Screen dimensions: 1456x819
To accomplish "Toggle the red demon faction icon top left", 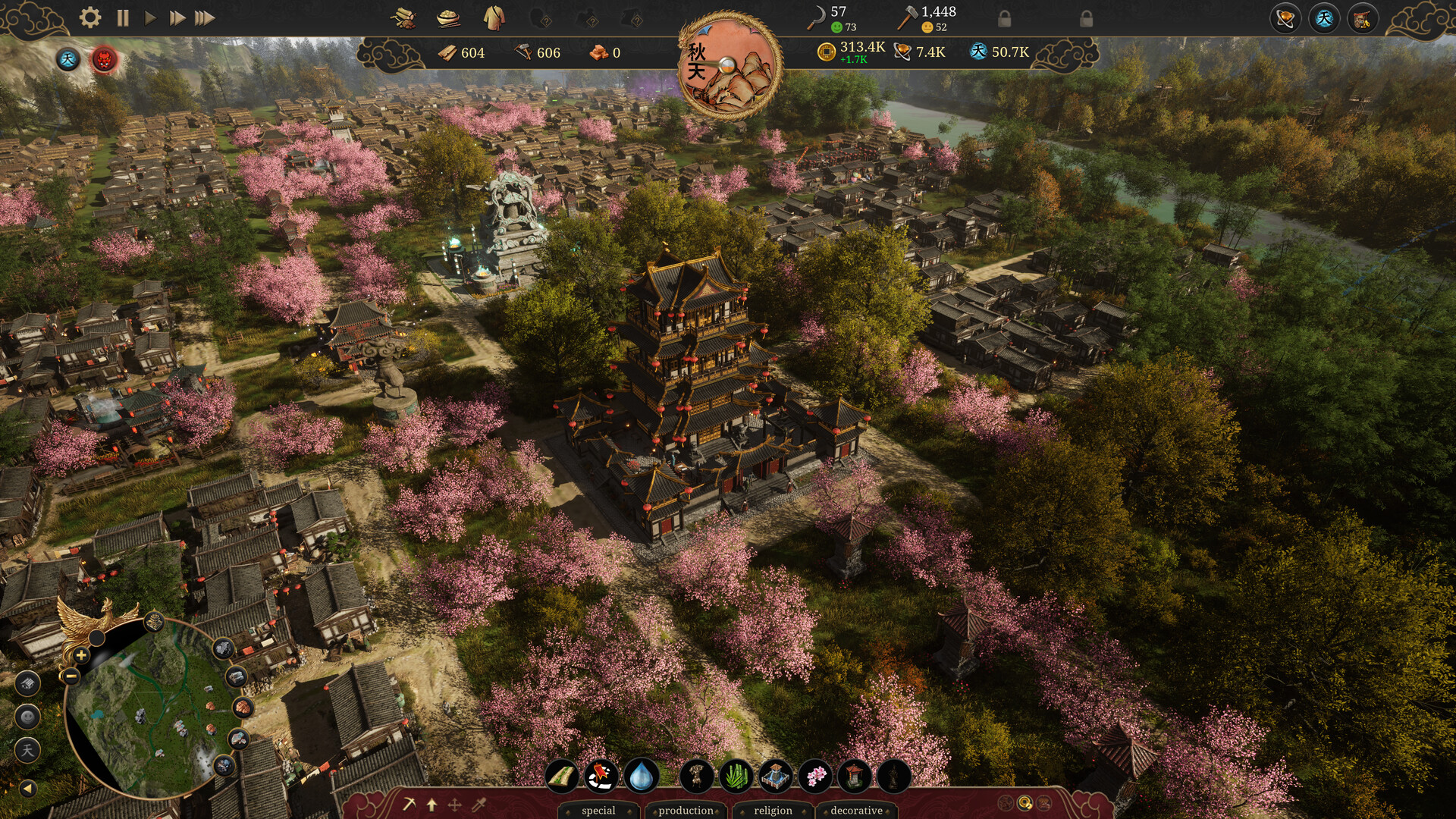I will click(105, 61).
